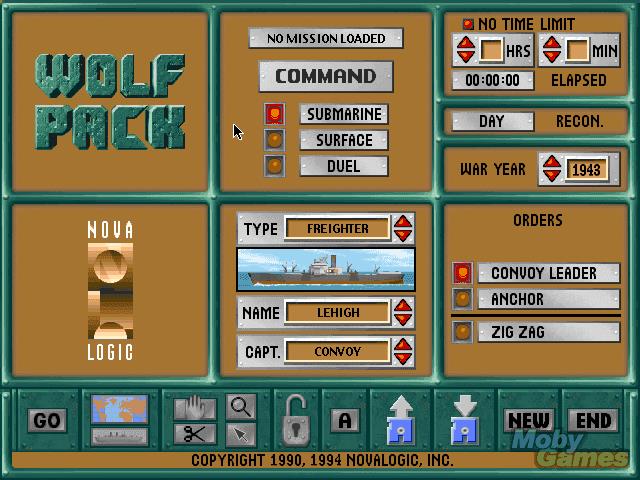This screenshot has width=640, height=480.
Task: Start the mission with the GO button
Action: (x=47, y=421)
